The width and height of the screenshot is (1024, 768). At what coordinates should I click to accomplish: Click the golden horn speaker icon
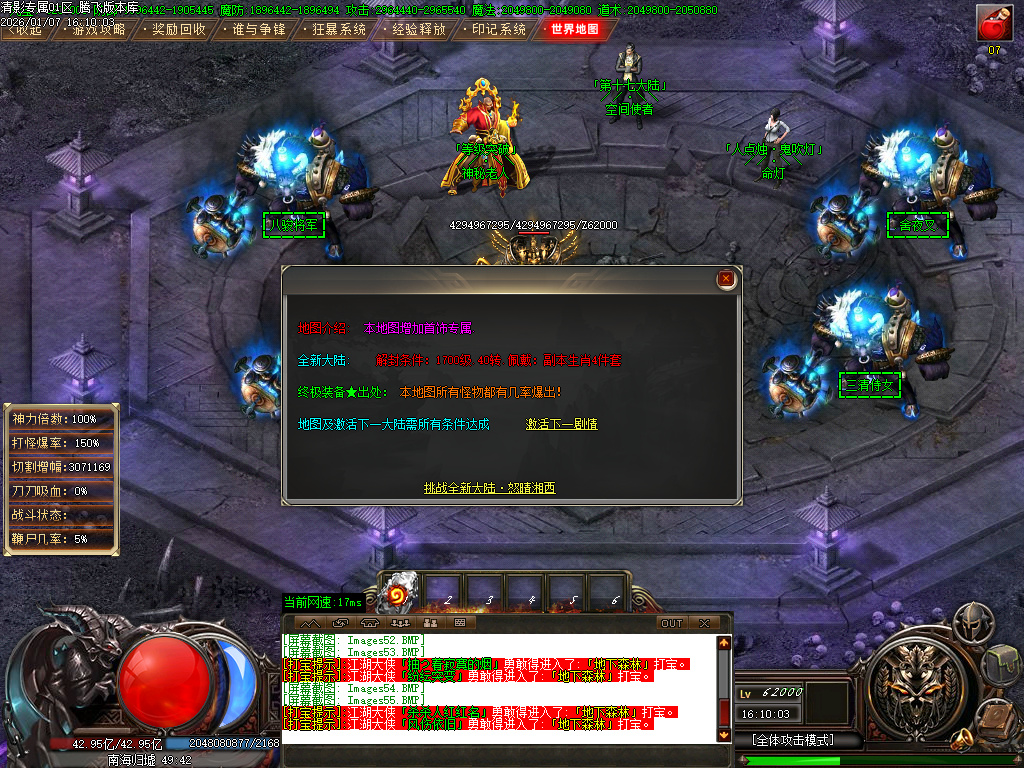click(x=963, y=739)
